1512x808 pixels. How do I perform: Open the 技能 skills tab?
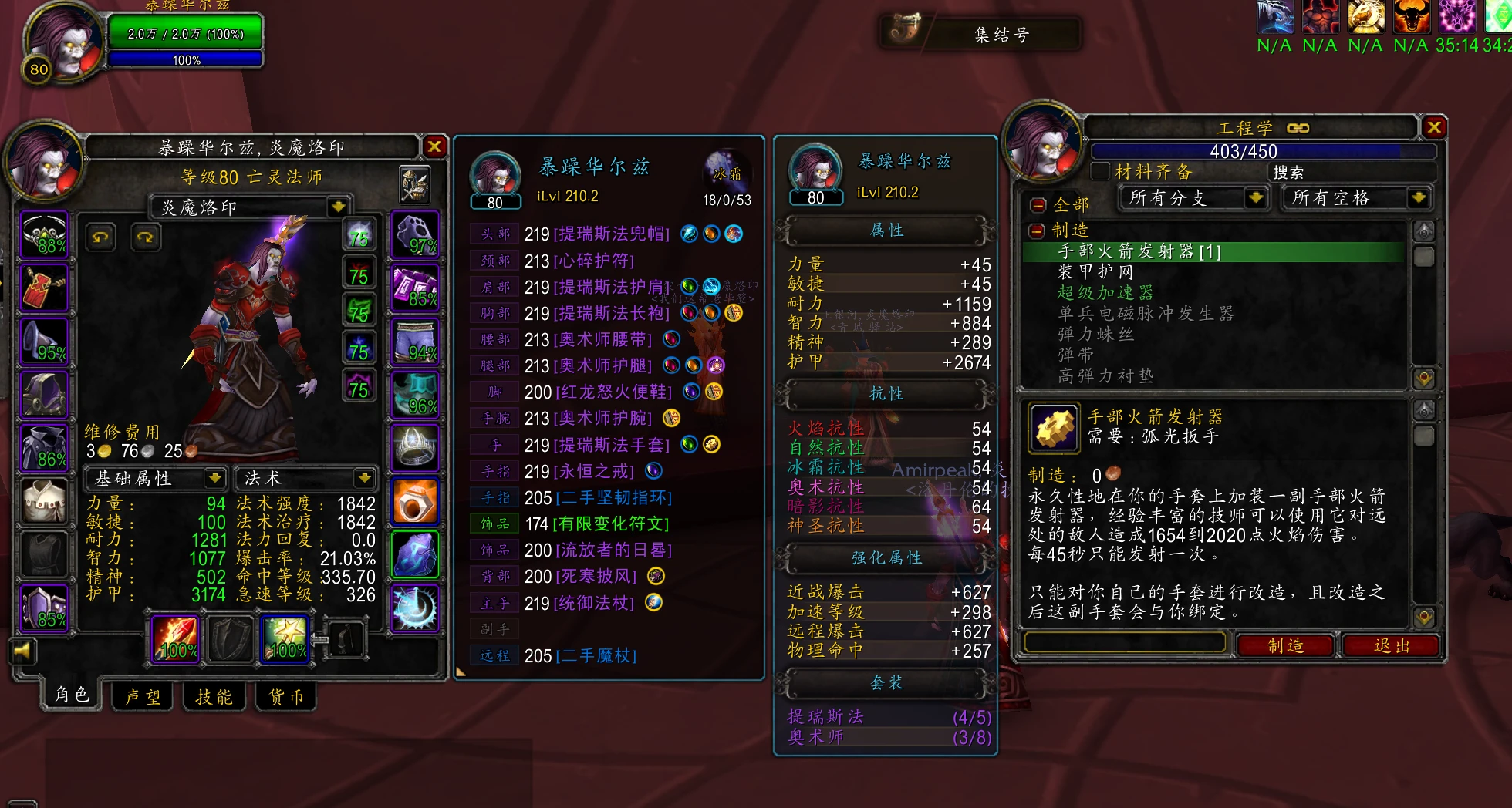(214, 697)
